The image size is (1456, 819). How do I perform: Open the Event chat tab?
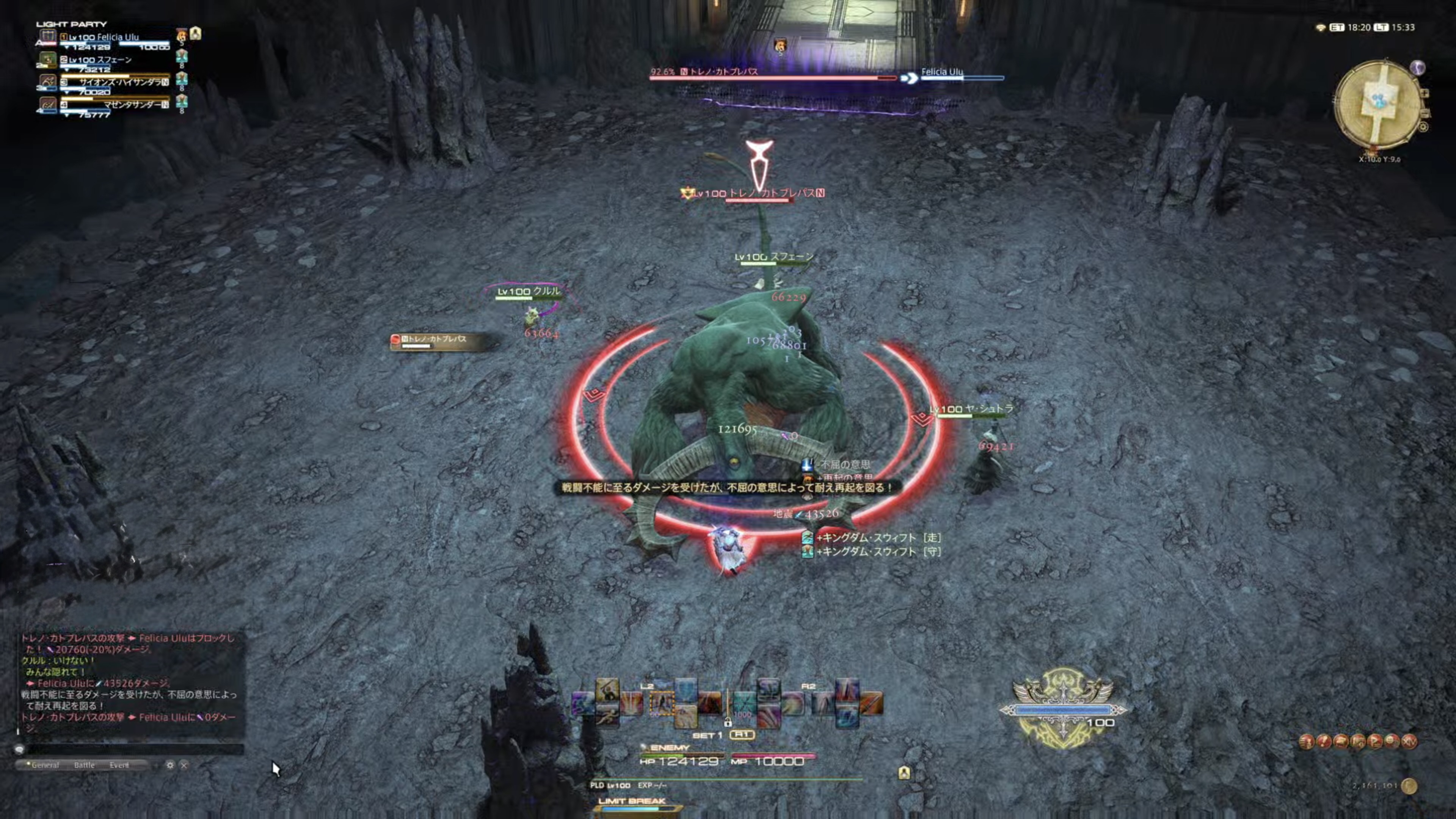coord(119,765)
